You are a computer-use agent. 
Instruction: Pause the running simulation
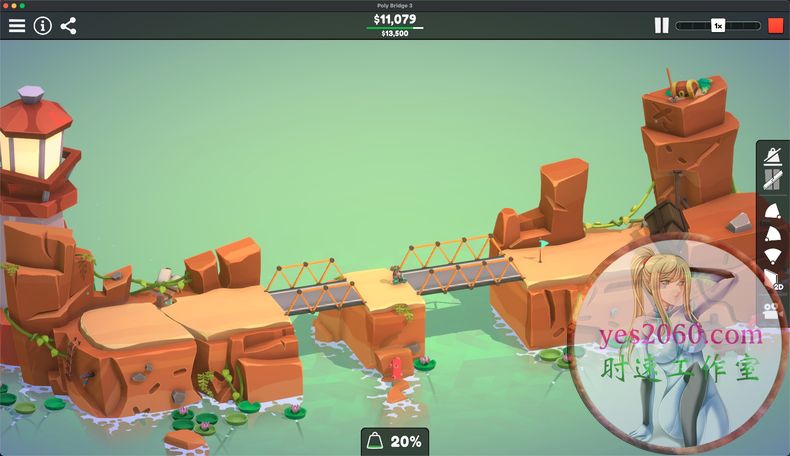tap(661, 26)
